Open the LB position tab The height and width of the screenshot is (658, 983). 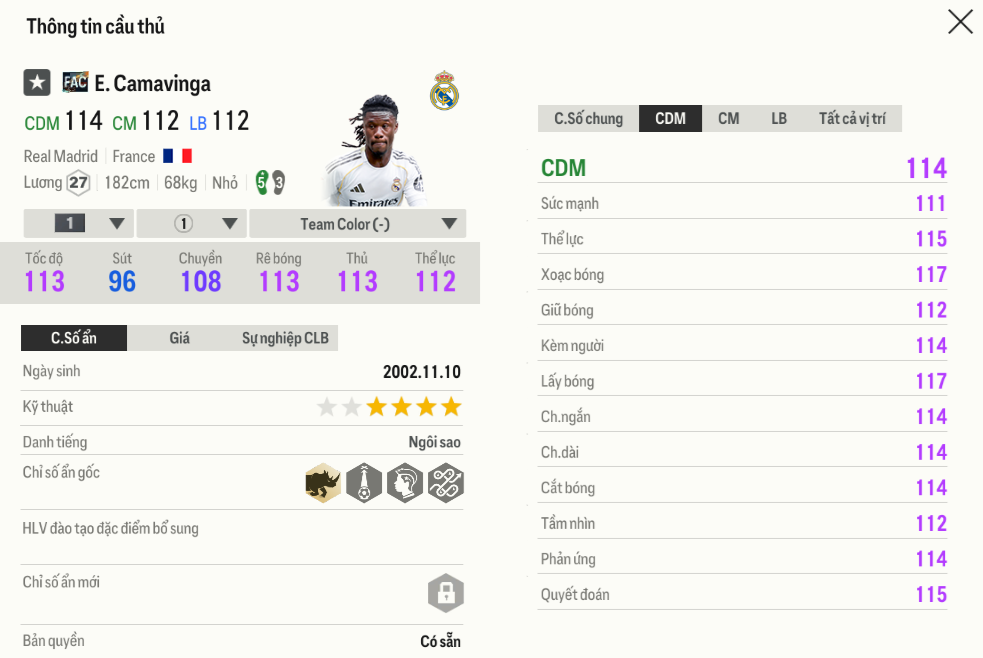tap(779, 119)
